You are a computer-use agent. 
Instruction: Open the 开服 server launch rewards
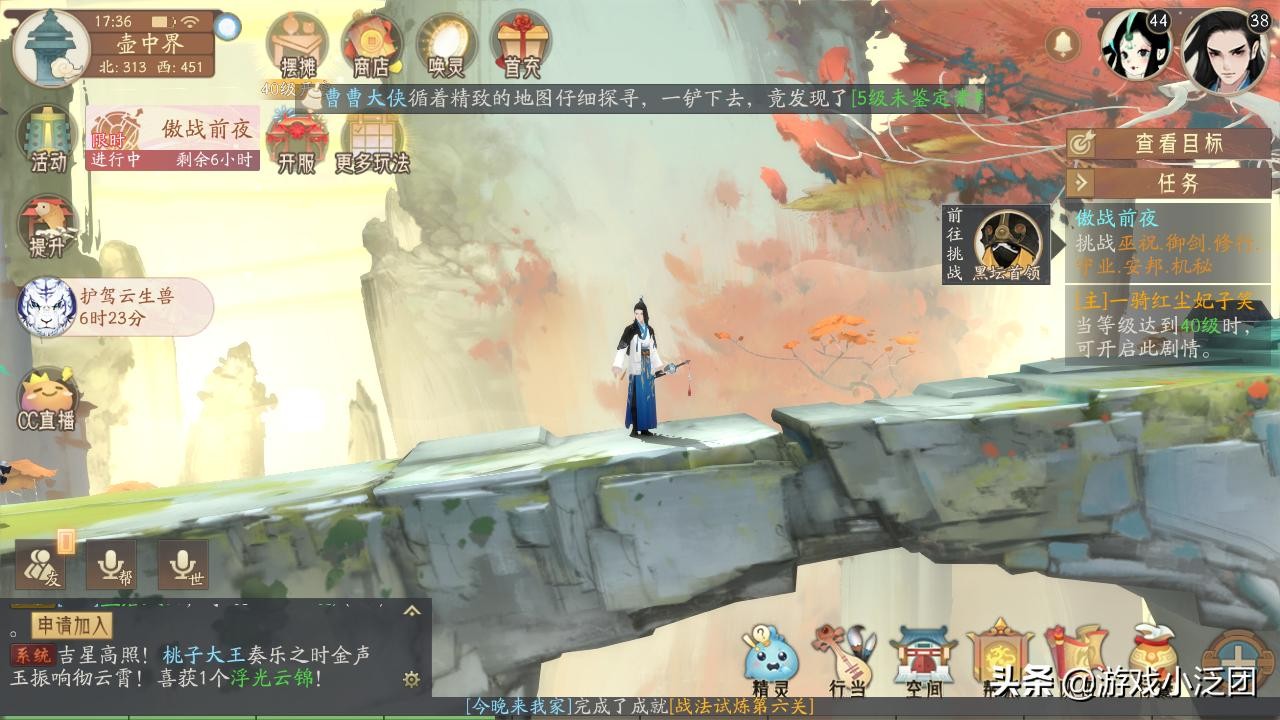[296, 142]
